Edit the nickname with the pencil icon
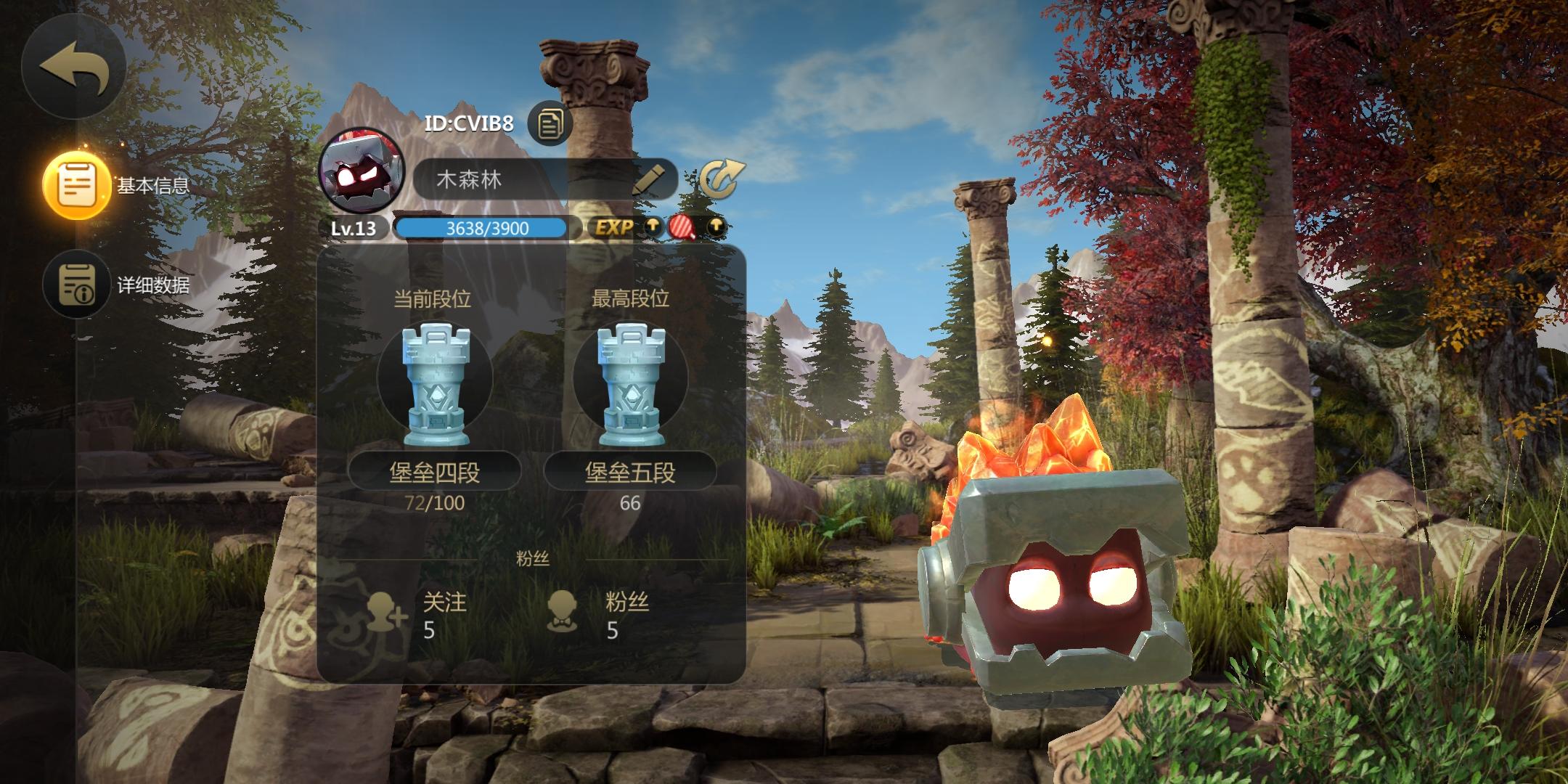 [648, 179]
